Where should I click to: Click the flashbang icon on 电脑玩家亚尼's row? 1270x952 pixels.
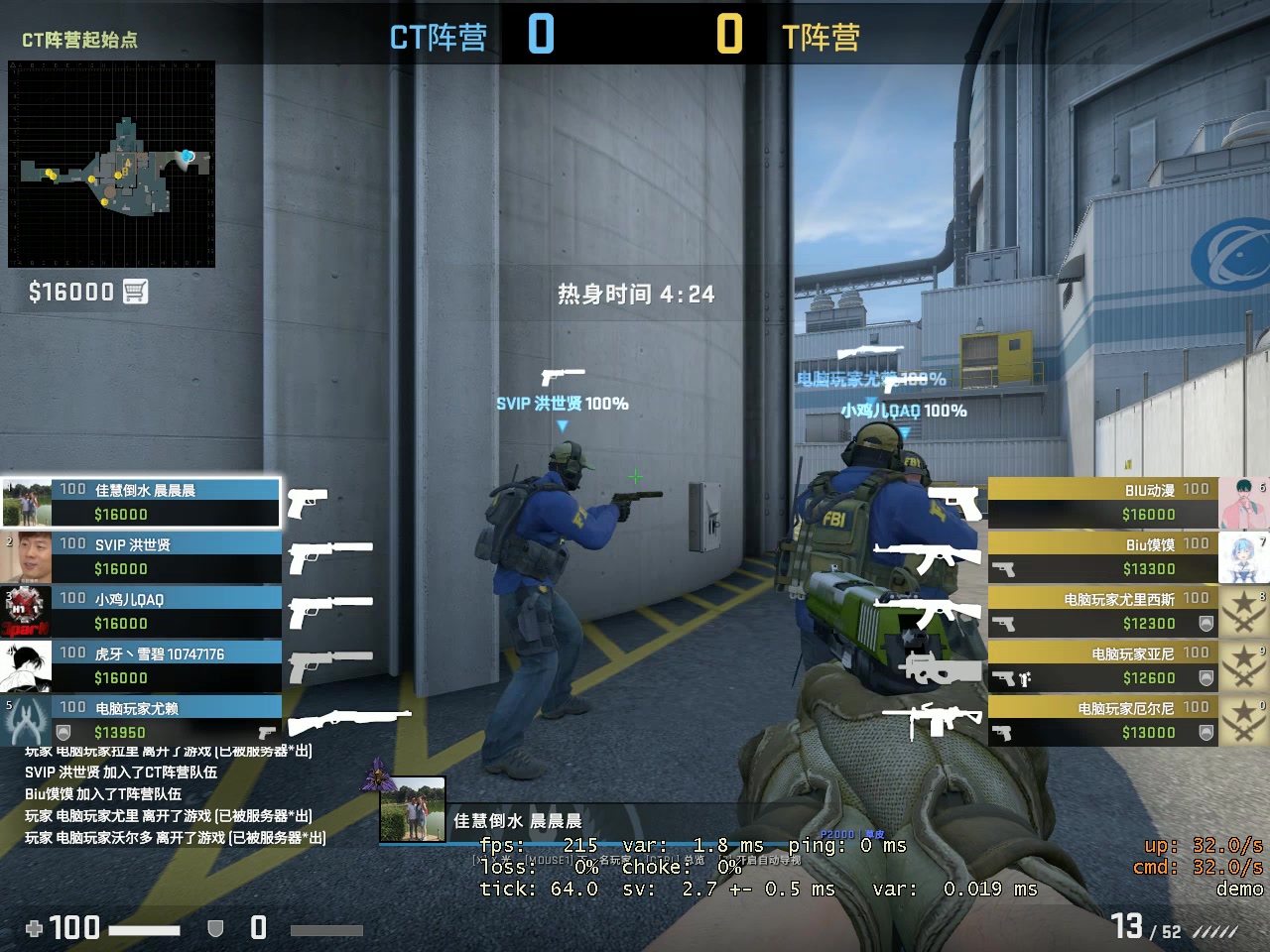click(1026, 677)
